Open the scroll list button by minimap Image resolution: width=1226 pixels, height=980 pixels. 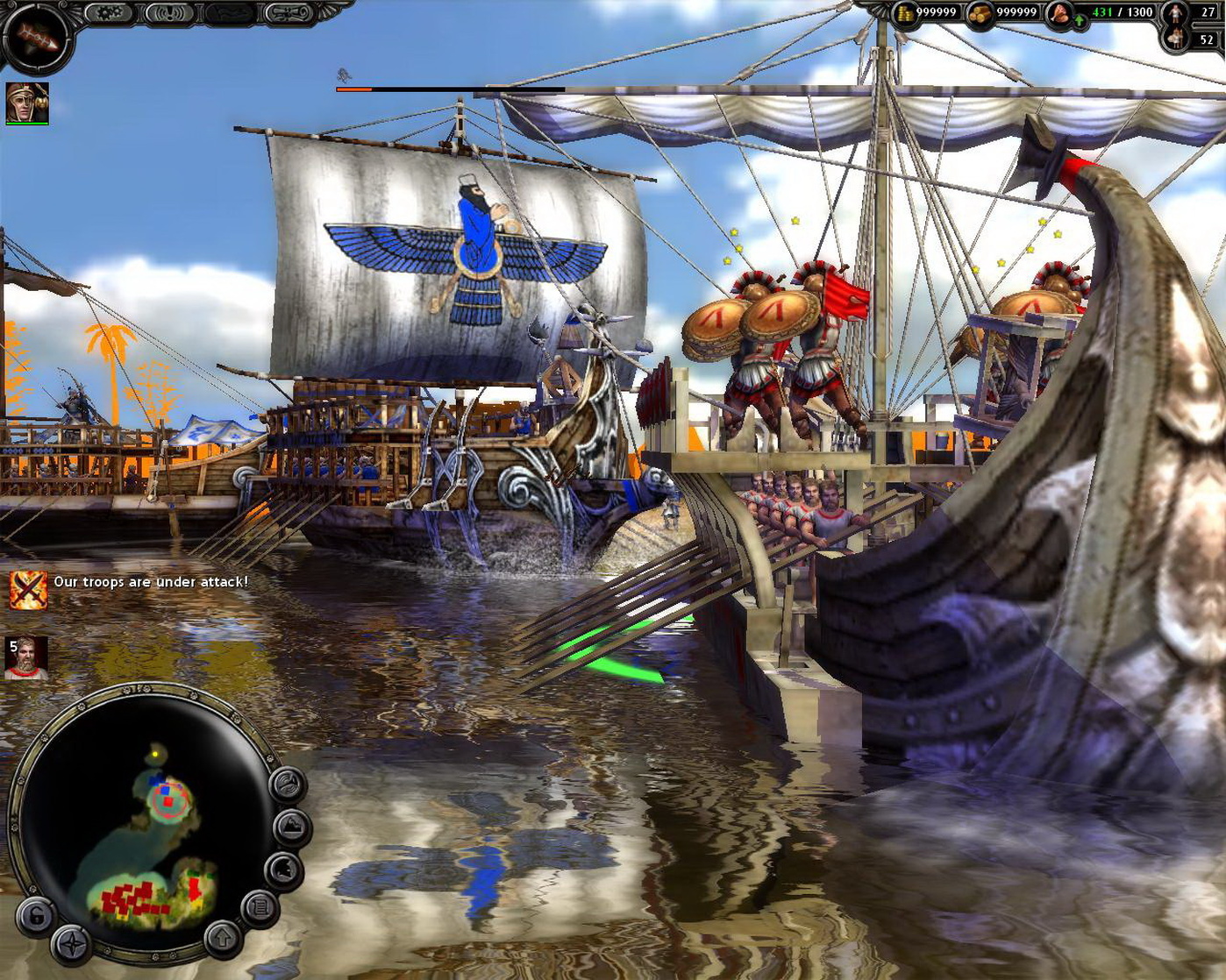tap(260, 907)
